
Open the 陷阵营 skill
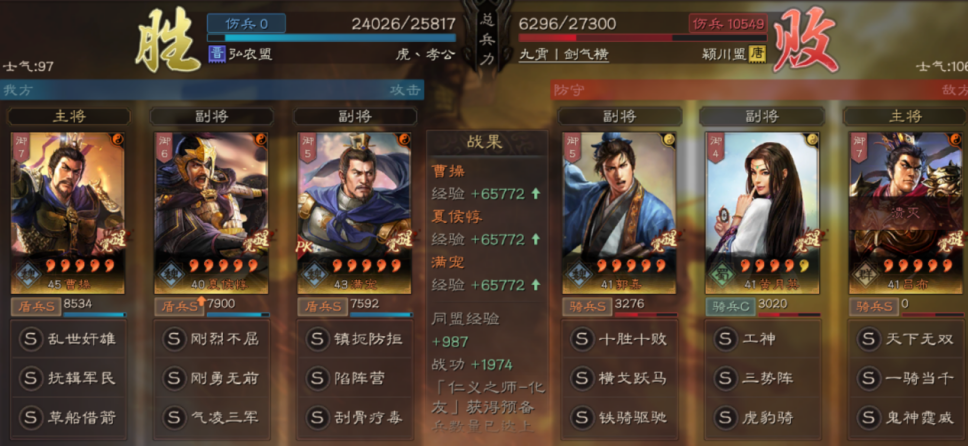(x=354, y=378)
